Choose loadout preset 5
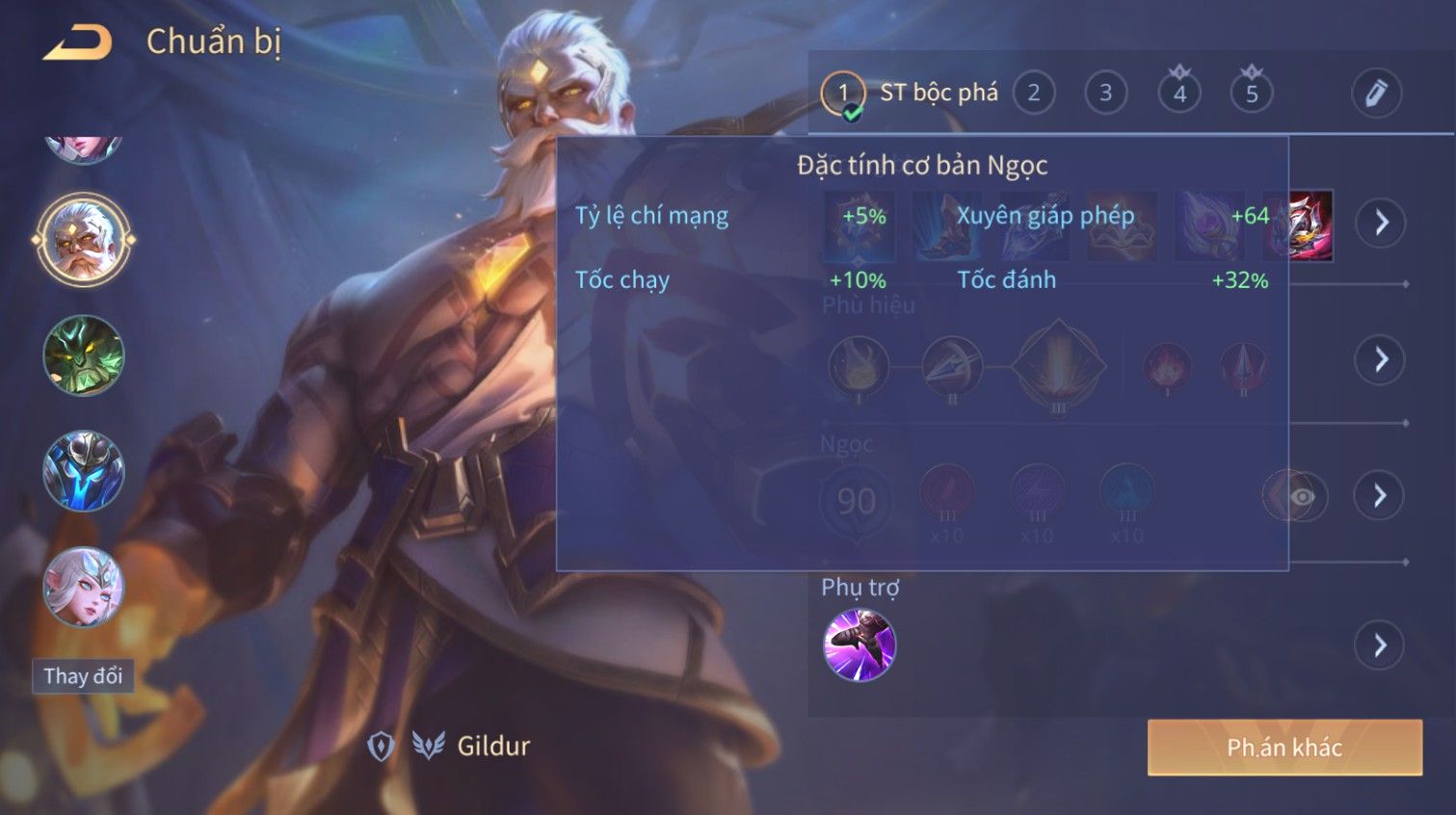1456x815 pixels. [1251, 93]
